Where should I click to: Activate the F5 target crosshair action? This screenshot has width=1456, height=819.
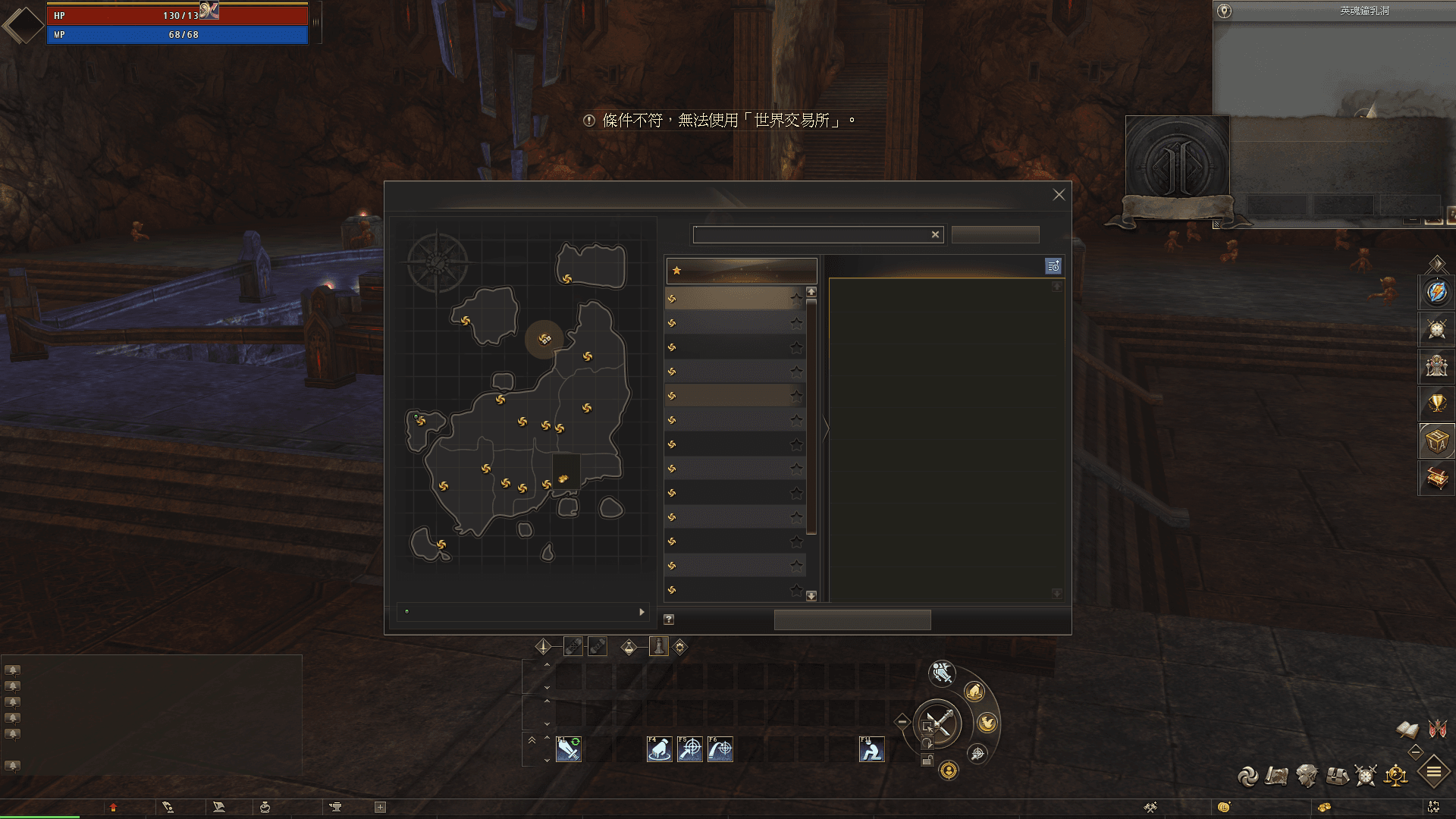tap(689, 749)
